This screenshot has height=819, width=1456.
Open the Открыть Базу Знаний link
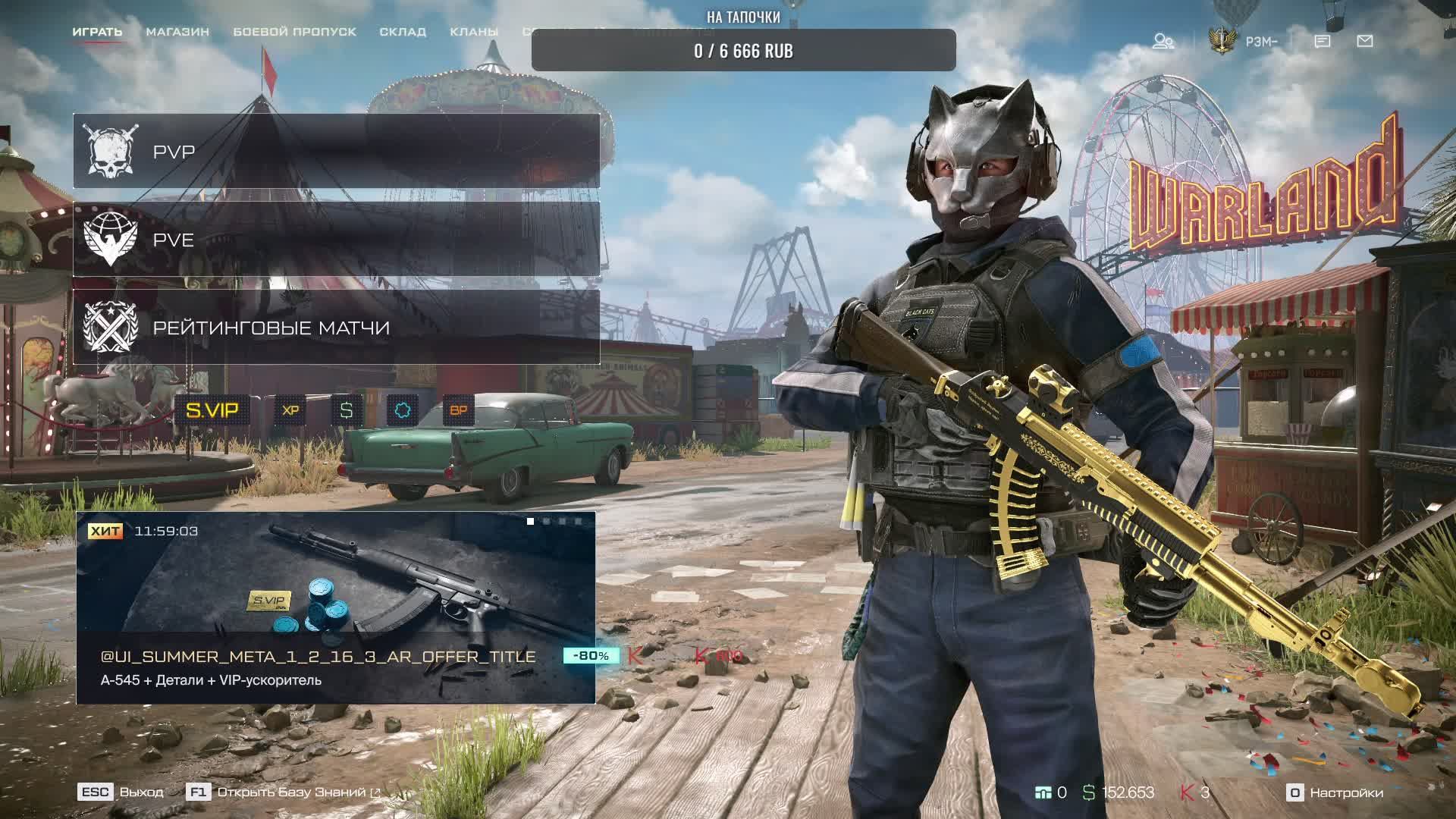291,792
